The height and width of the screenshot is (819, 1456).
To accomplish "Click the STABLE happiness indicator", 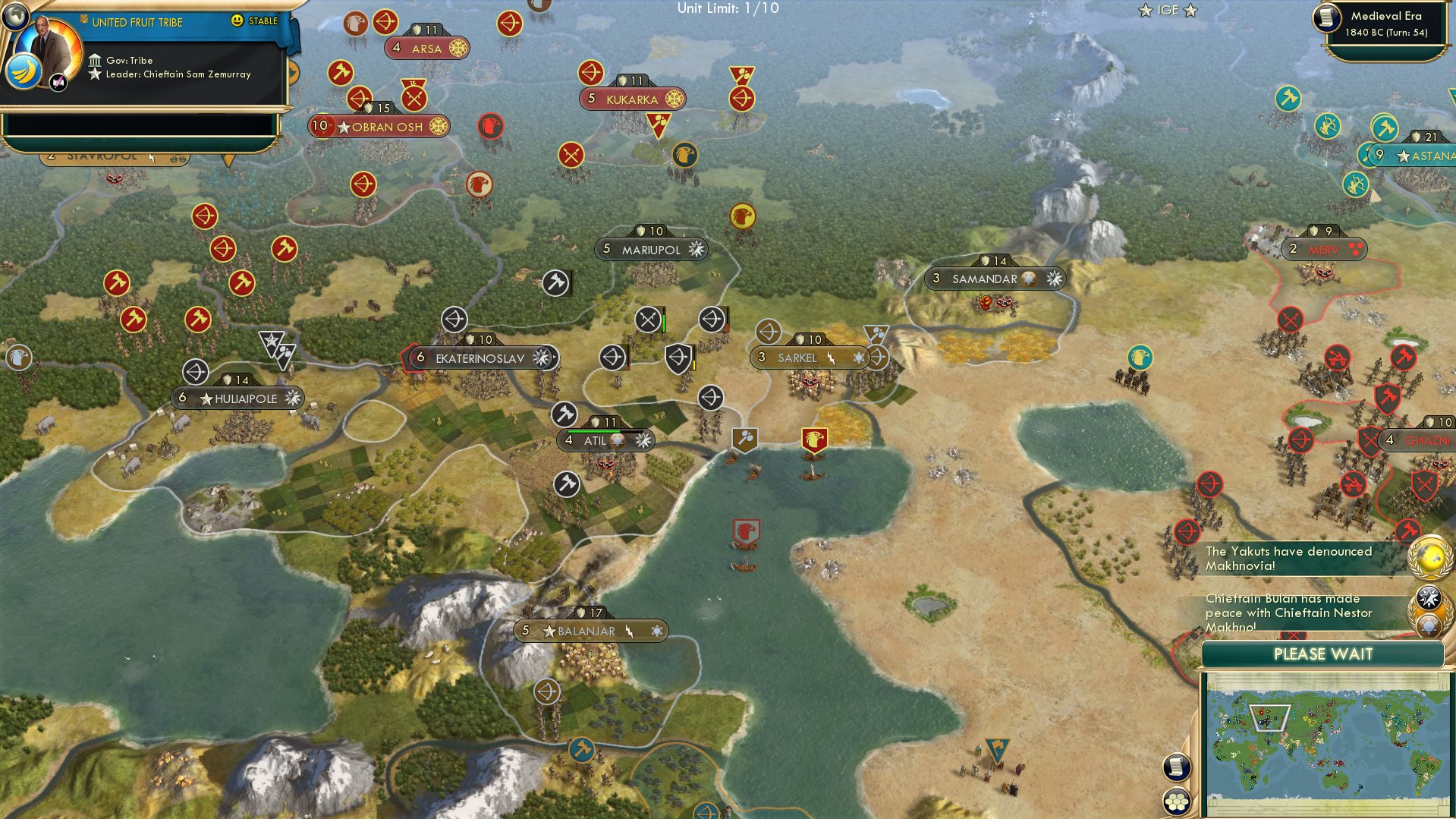I will 261,23.
